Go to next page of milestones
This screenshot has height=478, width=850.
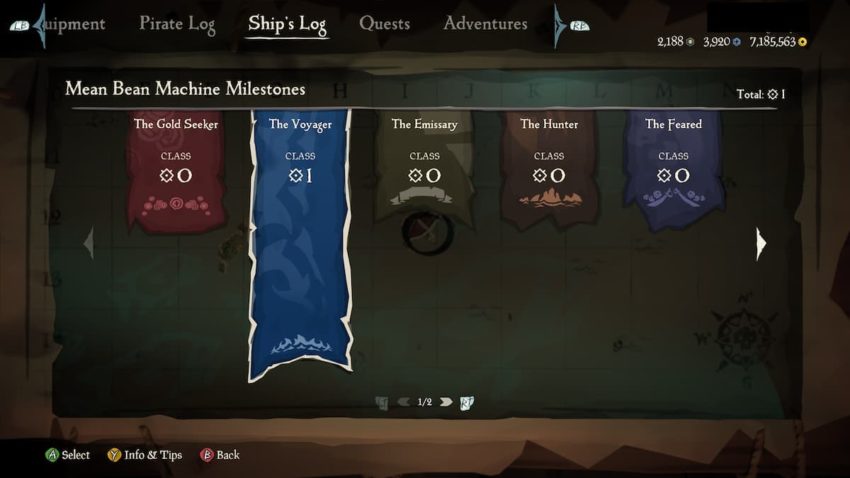[446, 402]
